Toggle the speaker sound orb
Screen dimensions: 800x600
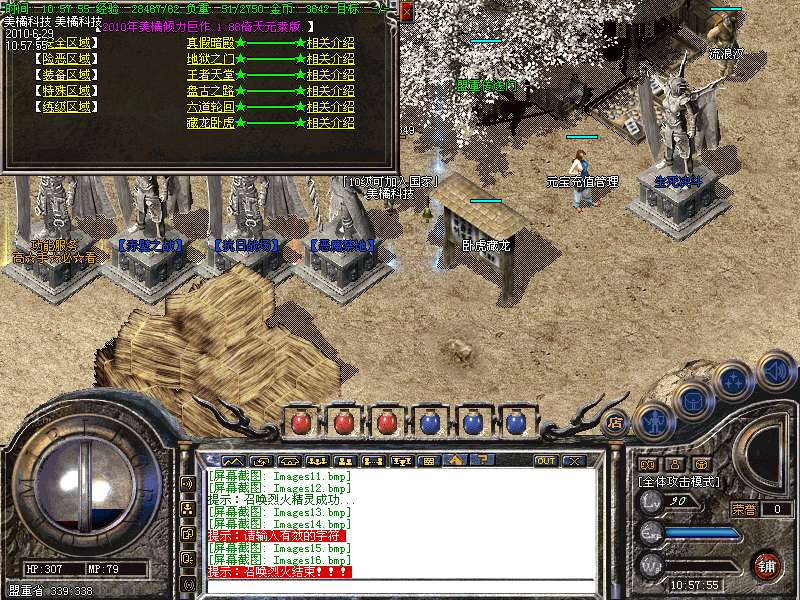pyautogui.click(x=776, y=371)
